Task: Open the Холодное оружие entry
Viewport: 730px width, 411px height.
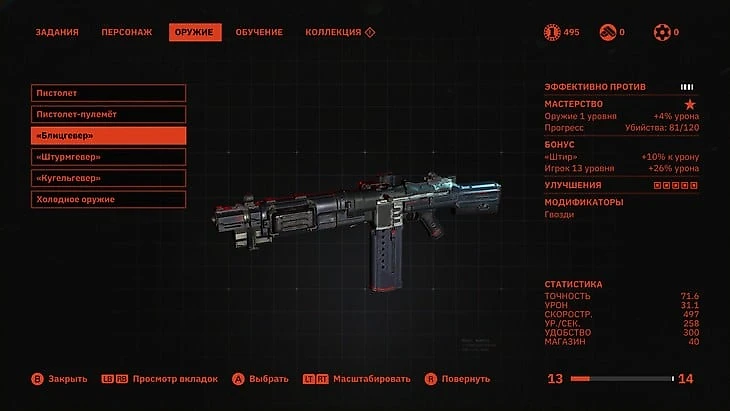Action: [108, 199]
